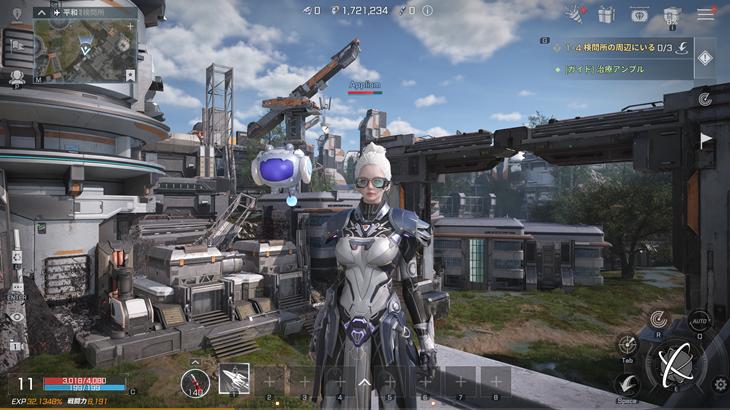Toggle the AUTO combat button

point(700,323)
